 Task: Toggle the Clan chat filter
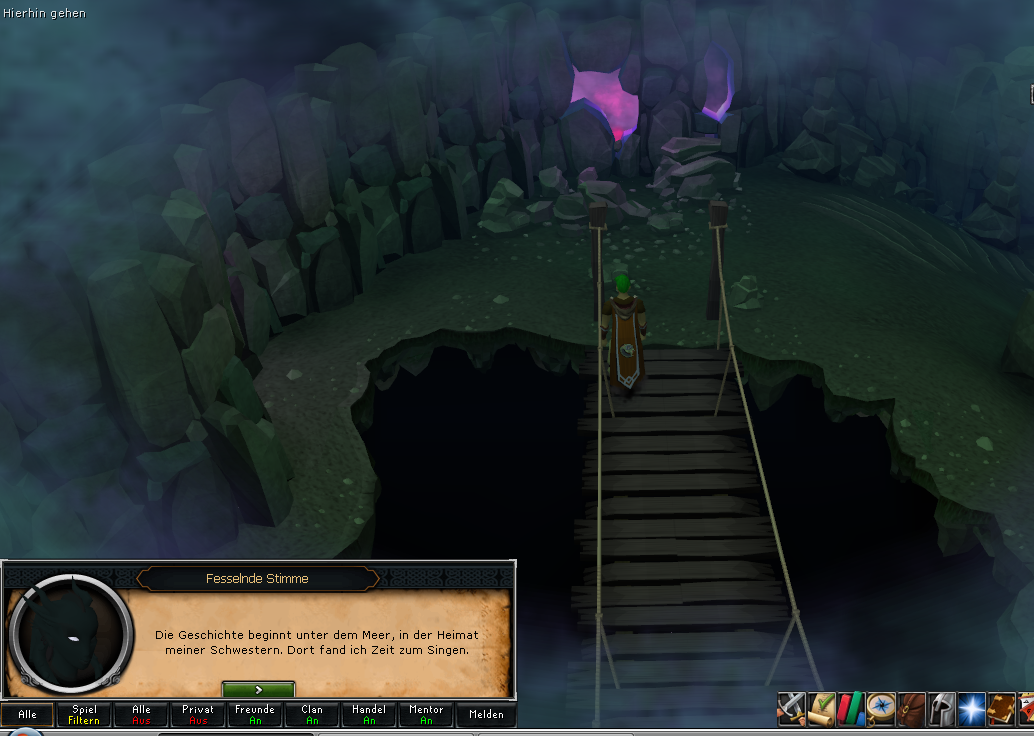click(x=312, y=715)
